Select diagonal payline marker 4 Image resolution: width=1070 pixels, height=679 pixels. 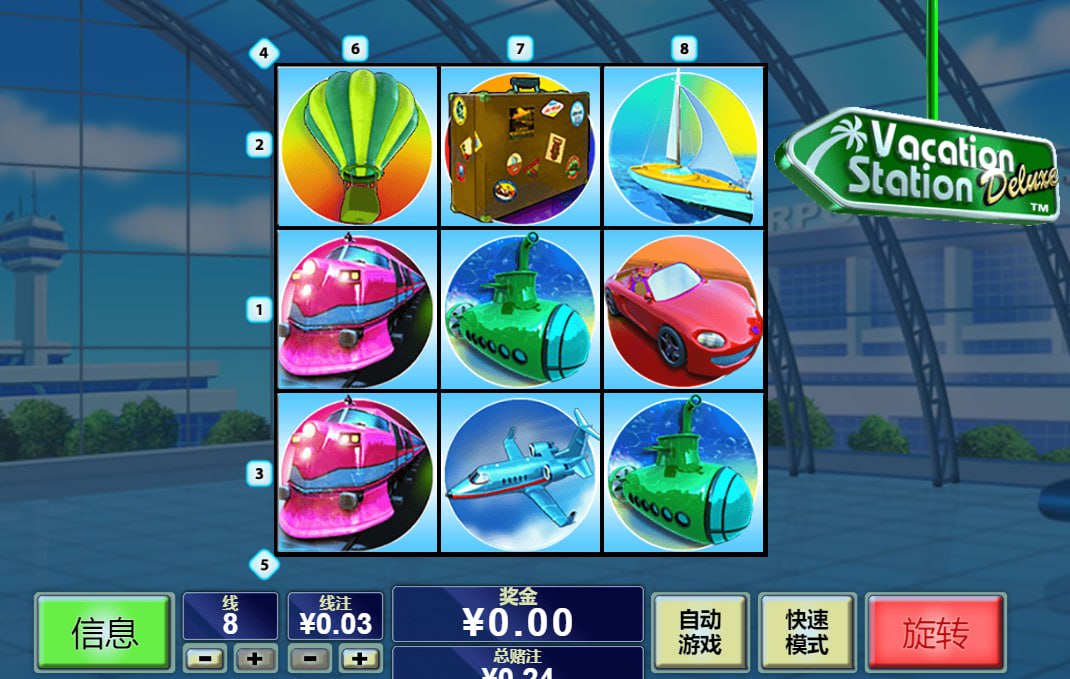tap(263, 53)
